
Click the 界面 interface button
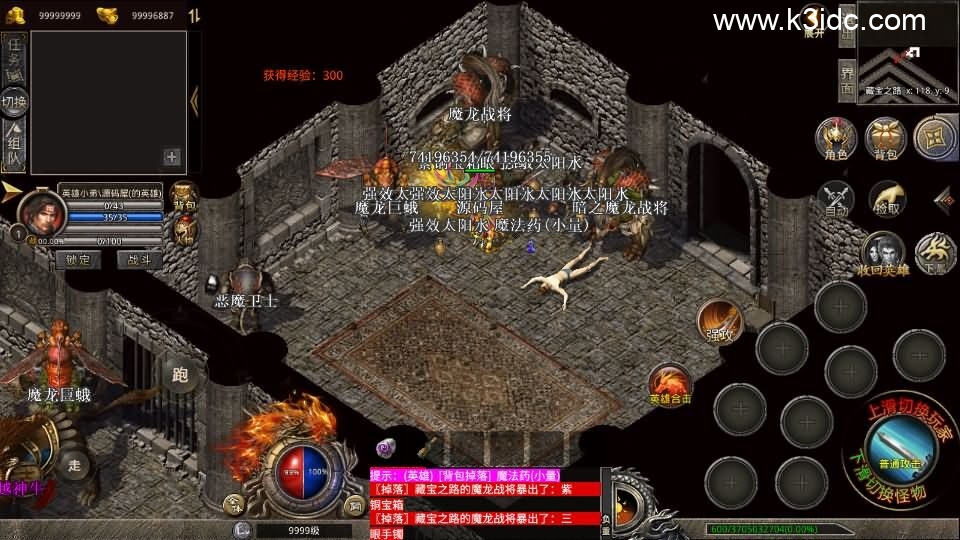pos(846,81)
